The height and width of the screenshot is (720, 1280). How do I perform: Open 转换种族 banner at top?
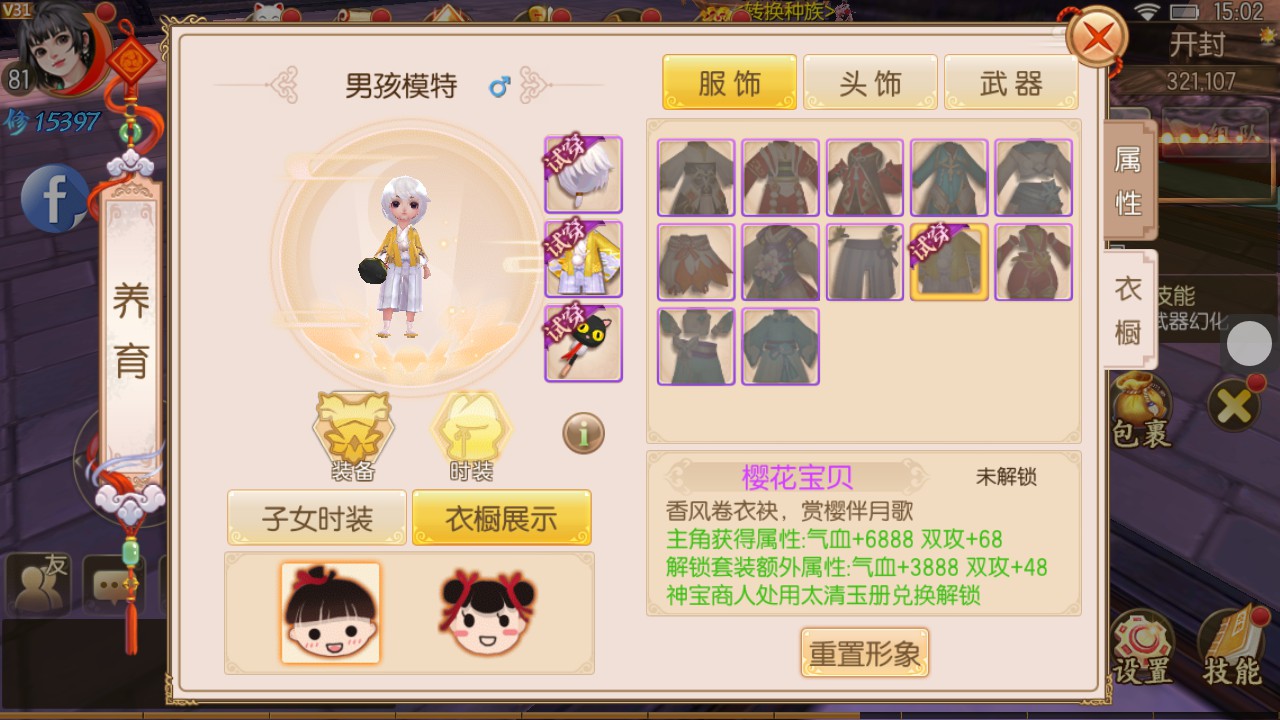[790, 8]
